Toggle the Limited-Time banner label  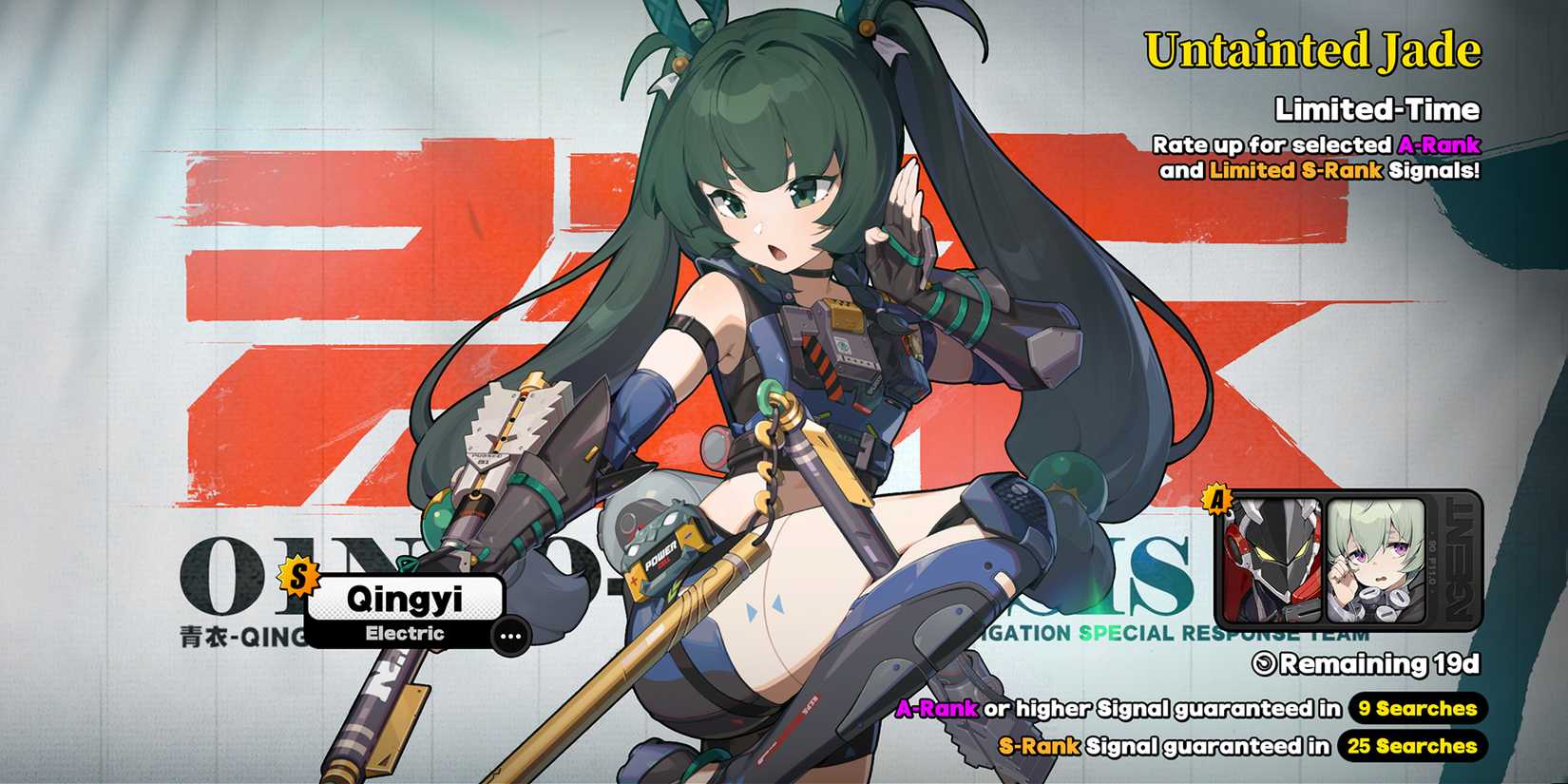point(1376,109)
